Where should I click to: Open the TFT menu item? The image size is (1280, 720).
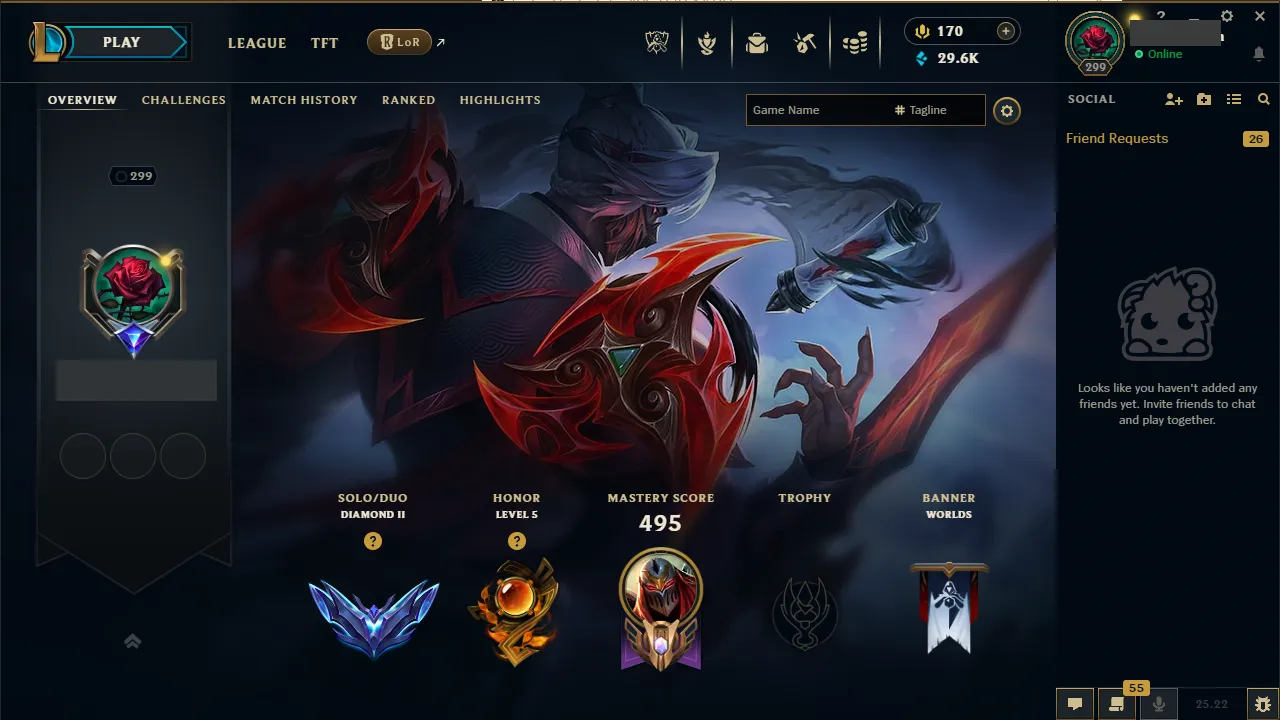pos(324,43)
